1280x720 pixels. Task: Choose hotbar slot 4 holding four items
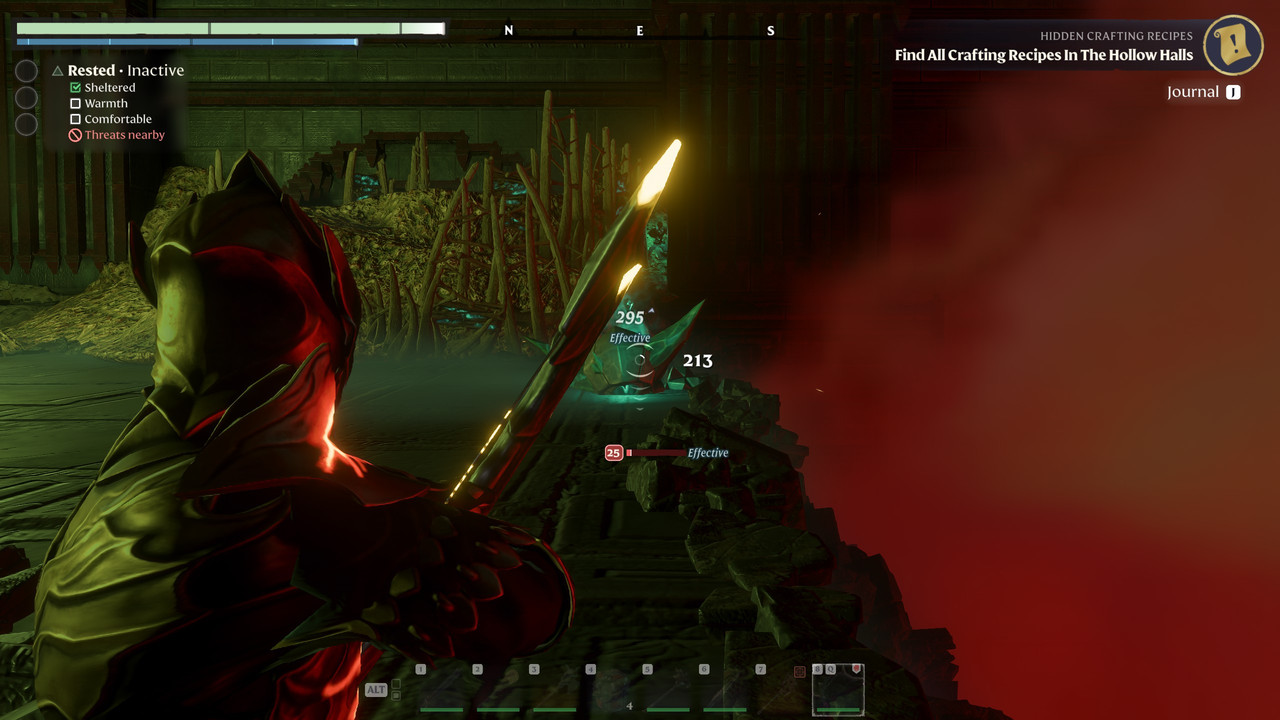pyautogui.click(x=610, y=690)
